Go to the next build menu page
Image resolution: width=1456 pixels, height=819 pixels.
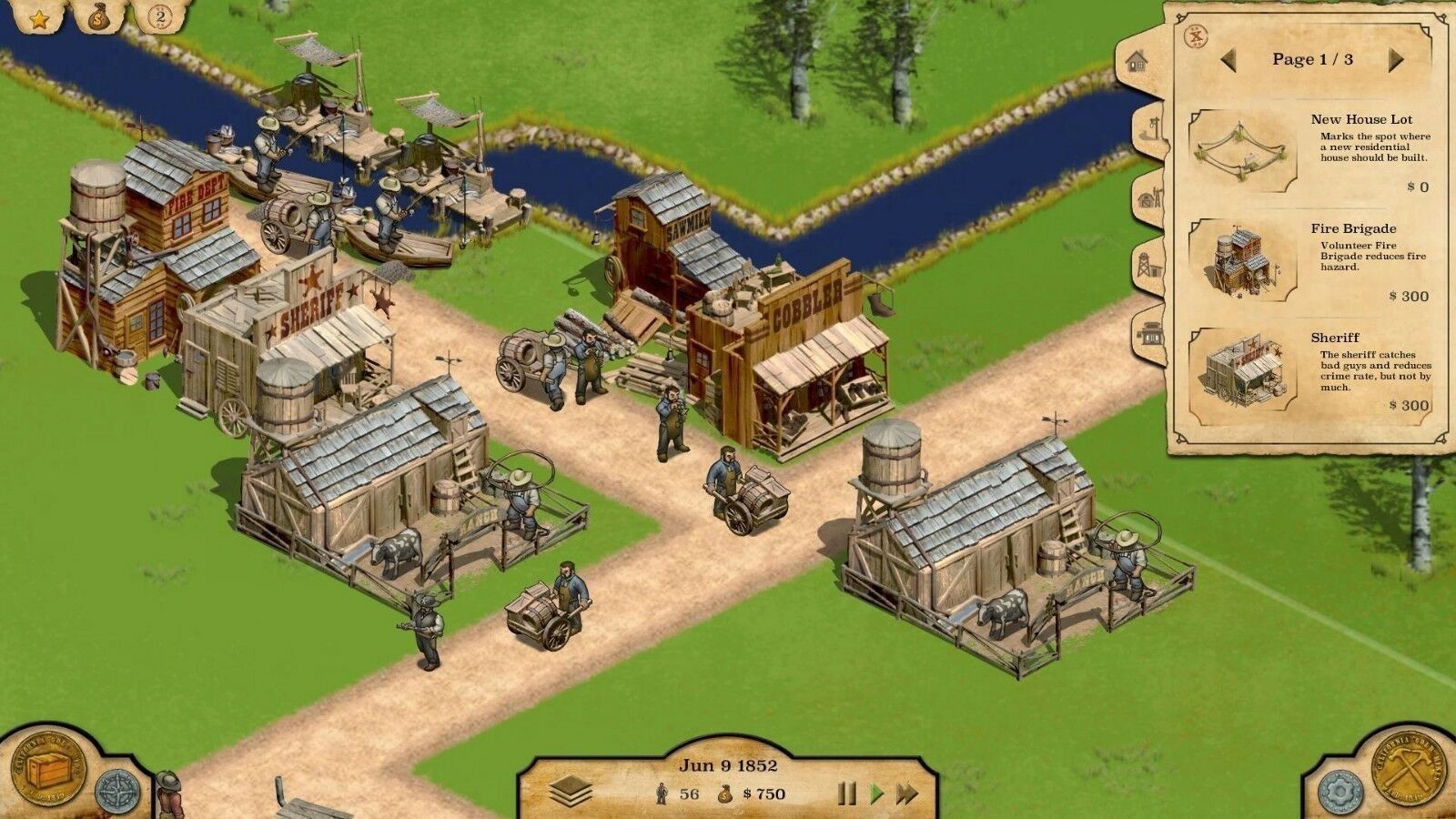(x=1395, y=60)
